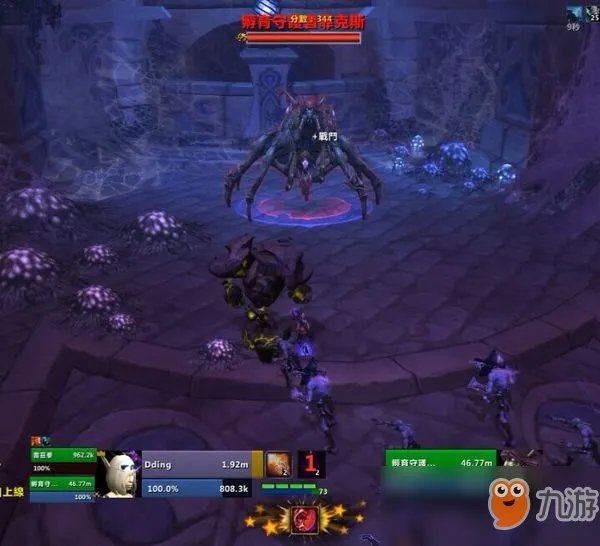
Task: Click the white-haired player portrait
Action: tap(120, 474)
